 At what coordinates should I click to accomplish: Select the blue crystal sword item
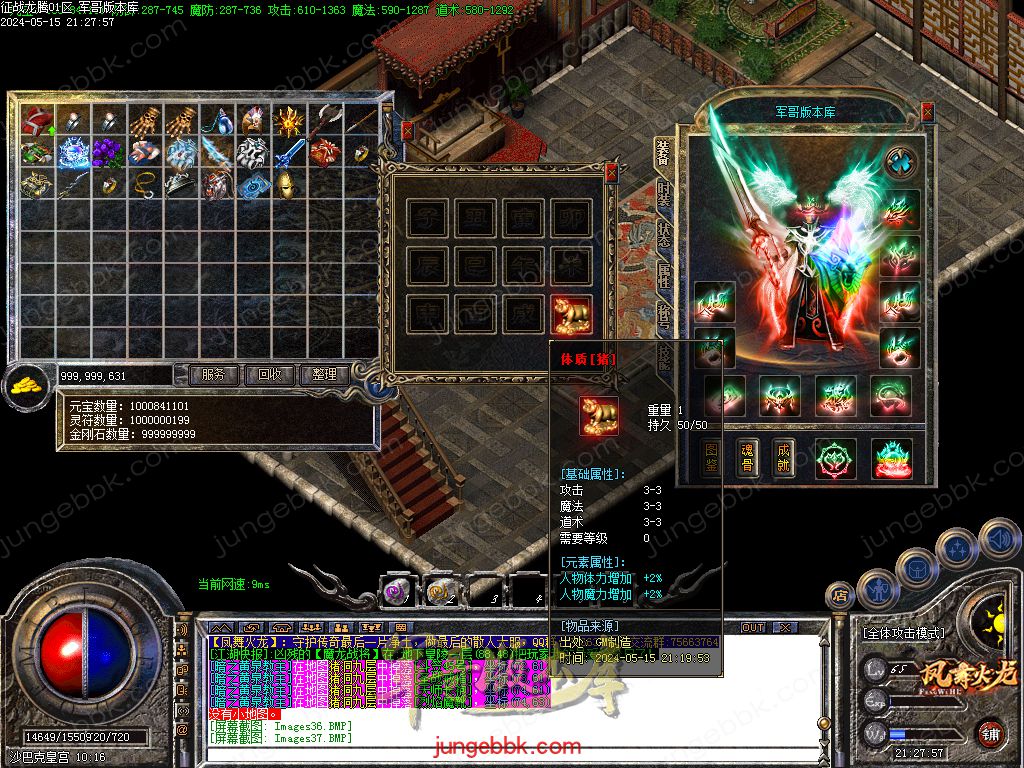tap(288, 153)
